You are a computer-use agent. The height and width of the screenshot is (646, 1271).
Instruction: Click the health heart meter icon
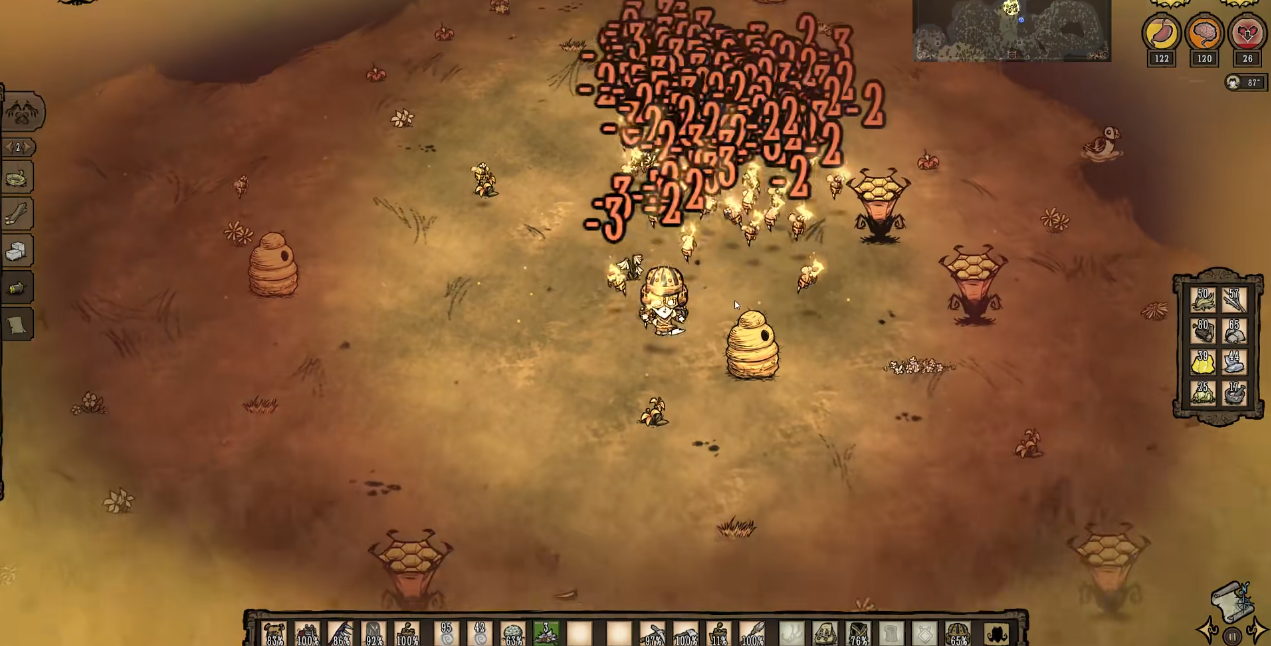pos(1247,33)
